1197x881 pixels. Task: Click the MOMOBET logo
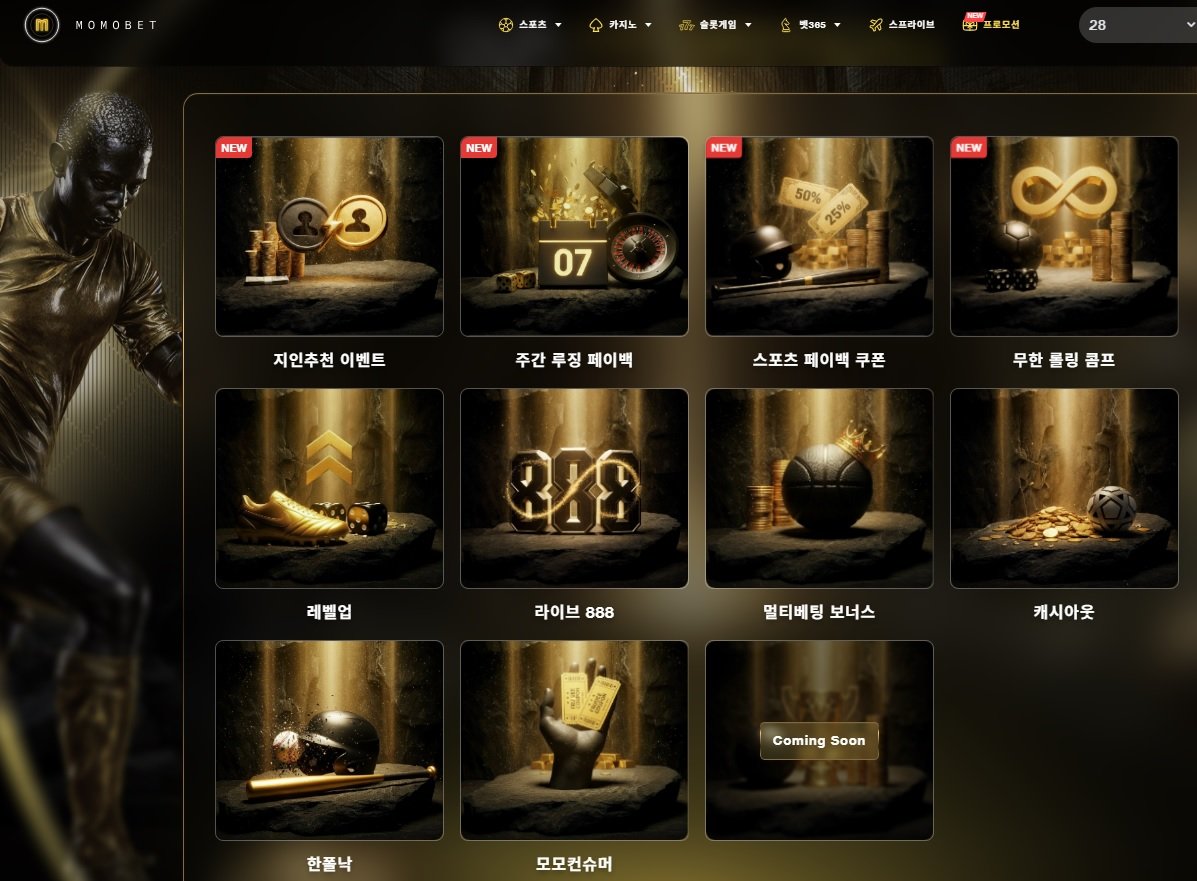91,25
